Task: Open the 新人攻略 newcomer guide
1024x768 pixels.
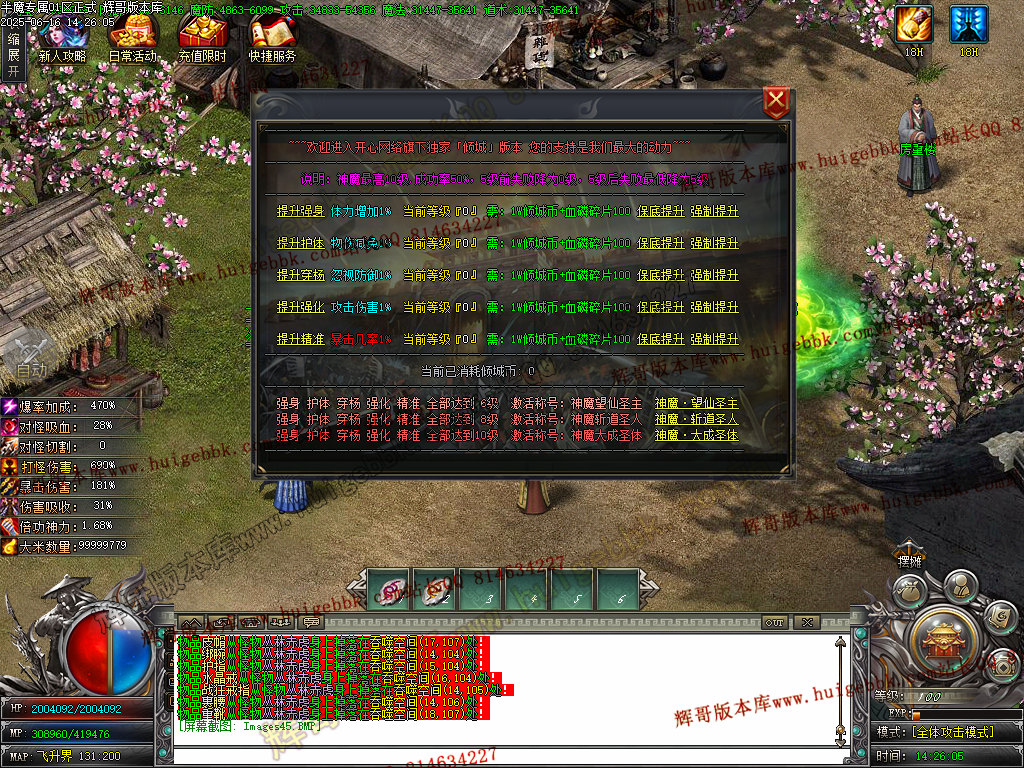Action: (x=62, y=40)
